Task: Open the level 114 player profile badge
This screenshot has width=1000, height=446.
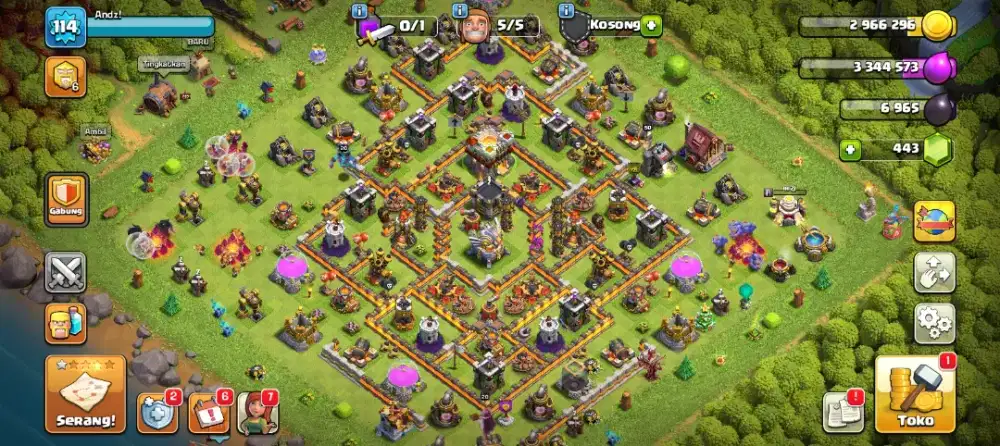Action: [66, 28]
